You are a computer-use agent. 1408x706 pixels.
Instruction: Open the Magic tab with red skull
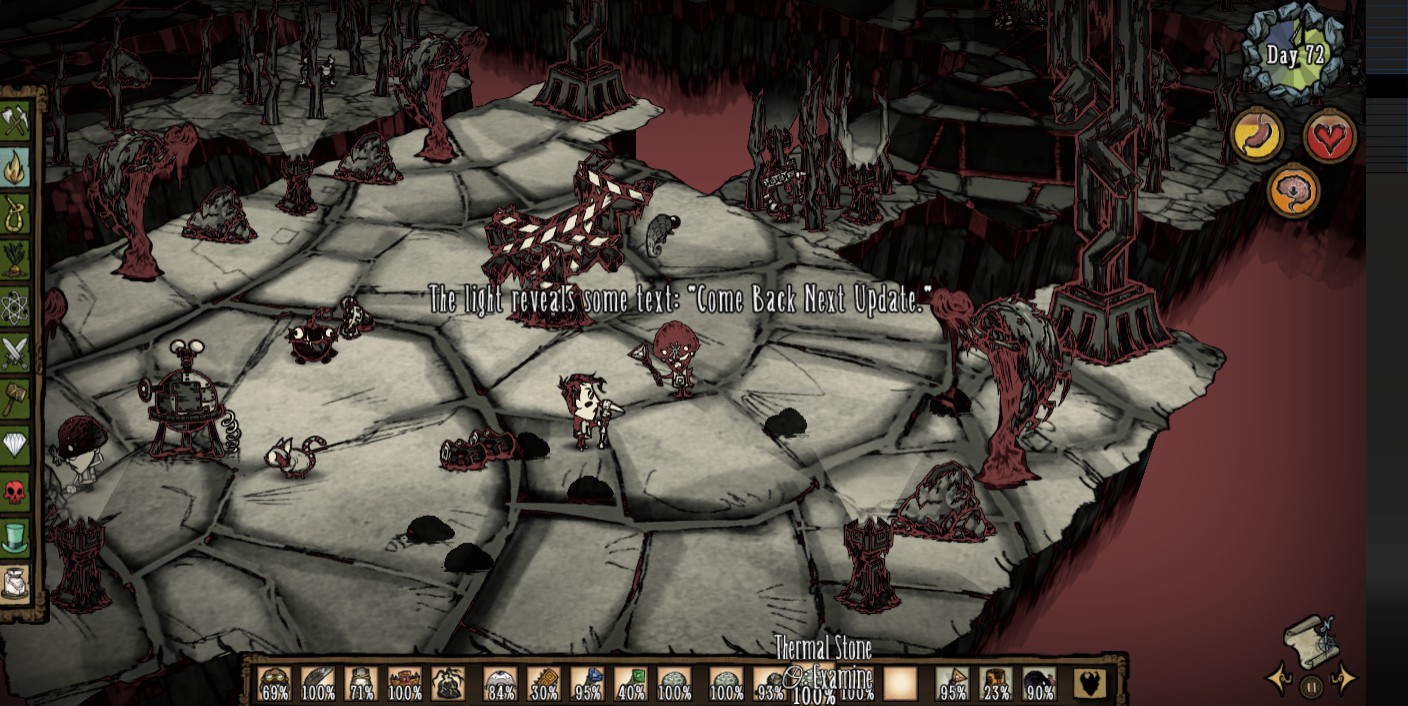pyautogui.click(x=16, y=490)
